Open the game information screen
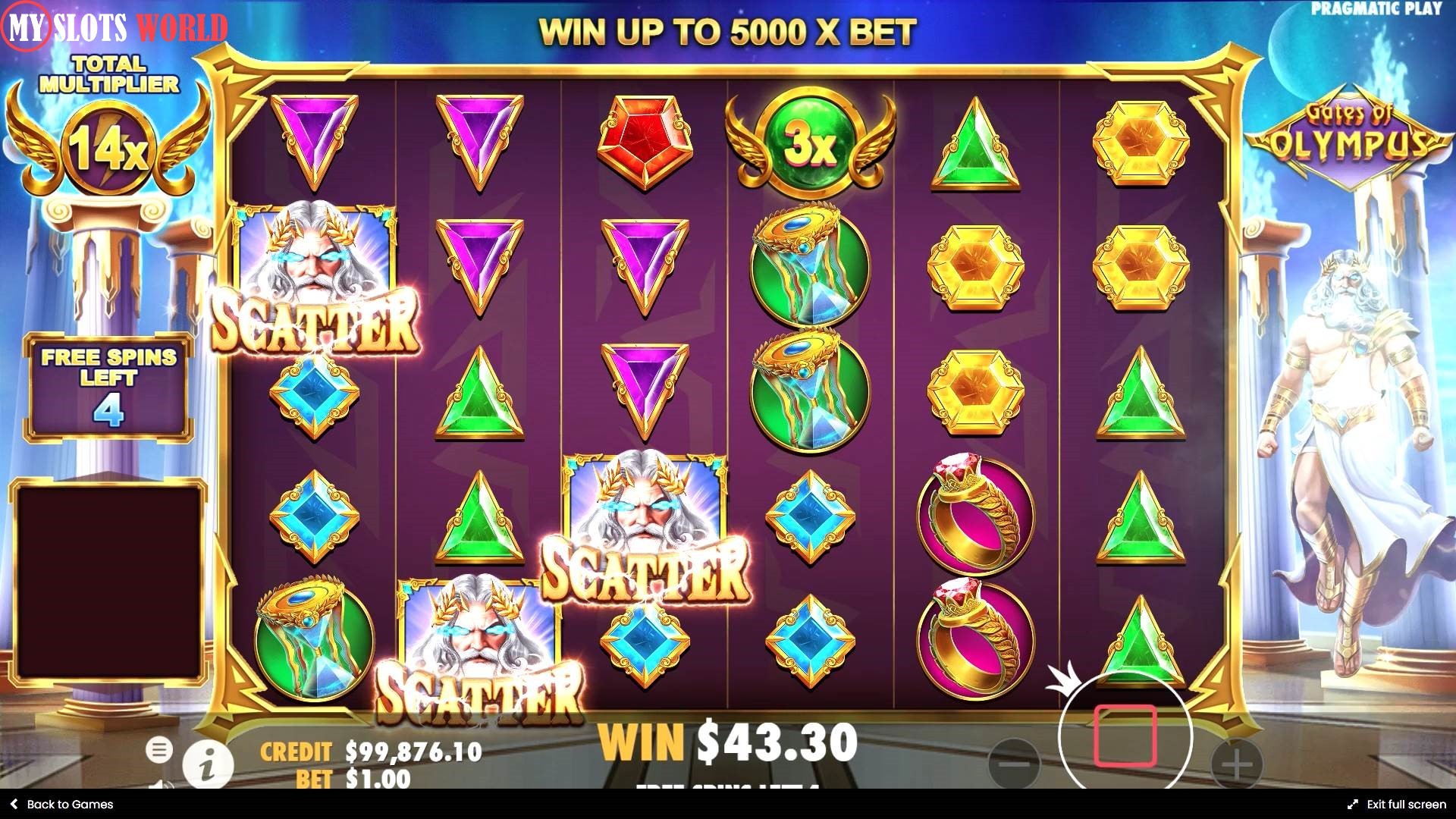Image resolution: width=1456 pixels, height=819 pixels. (210, 763)
